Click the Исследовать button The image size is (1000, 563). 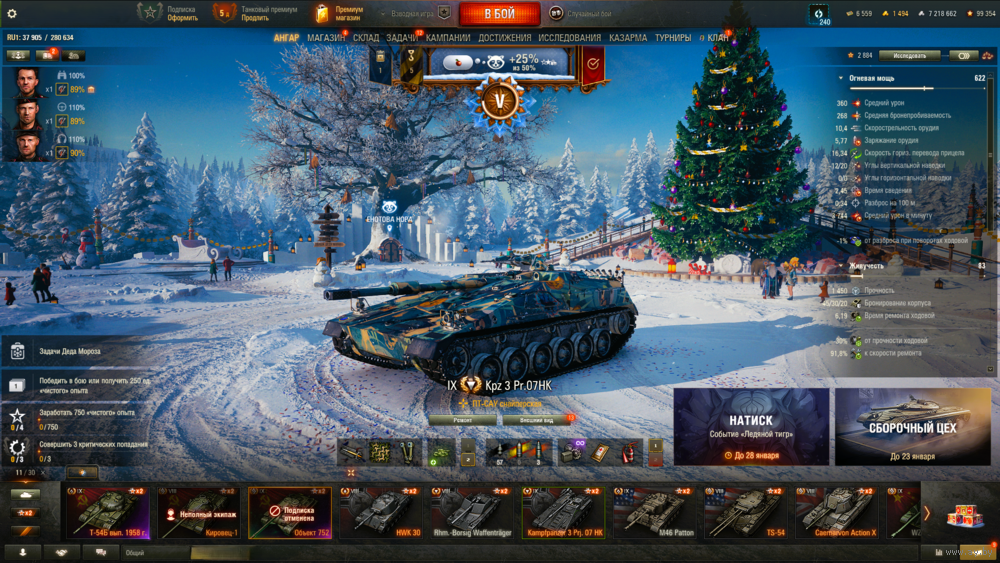(x=909, y=55)
